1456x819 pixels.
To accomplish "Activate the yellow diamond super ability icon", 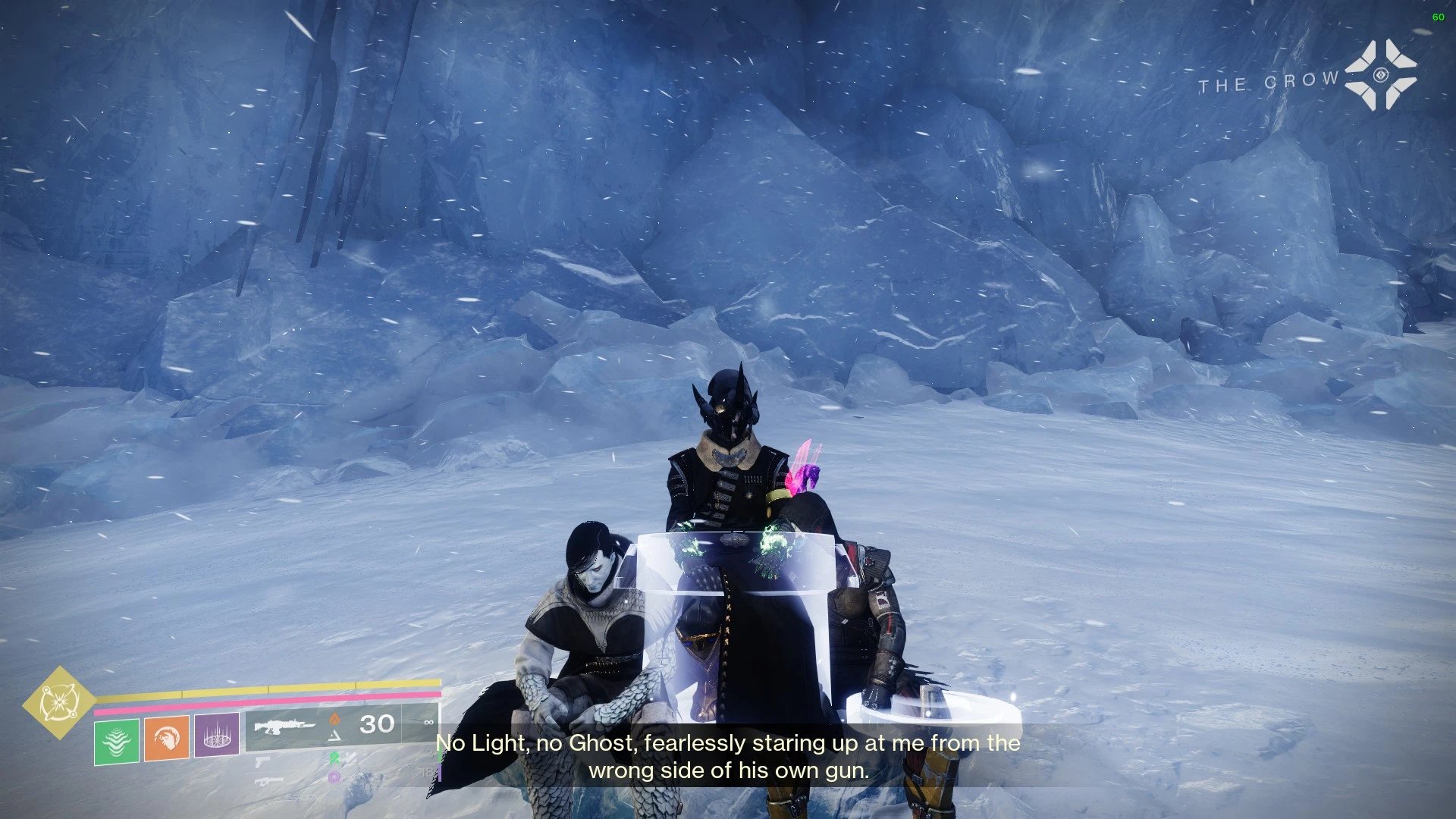I will point(58,702).
